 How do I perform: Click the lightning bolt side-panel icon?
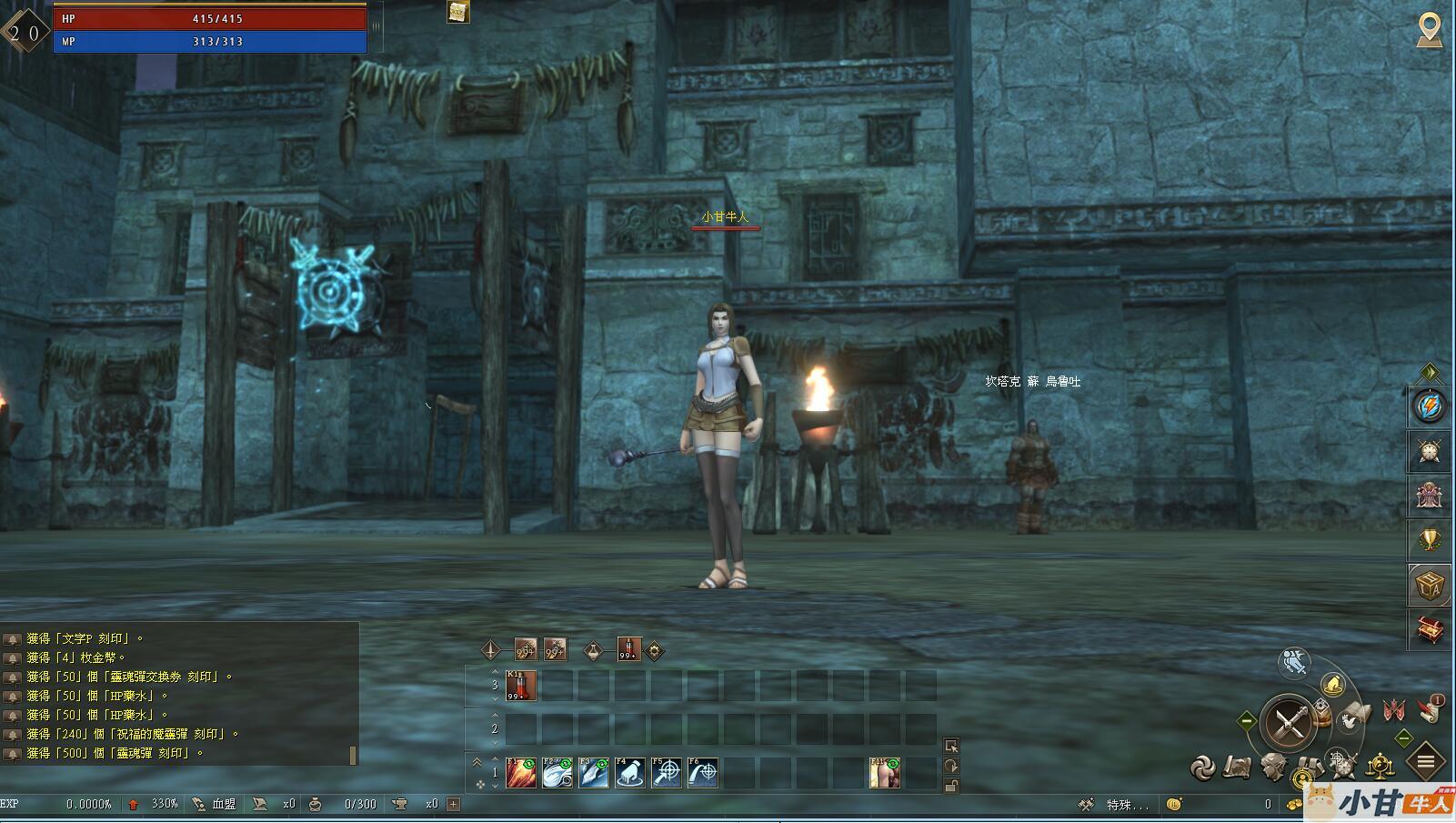coord(1429,406)
